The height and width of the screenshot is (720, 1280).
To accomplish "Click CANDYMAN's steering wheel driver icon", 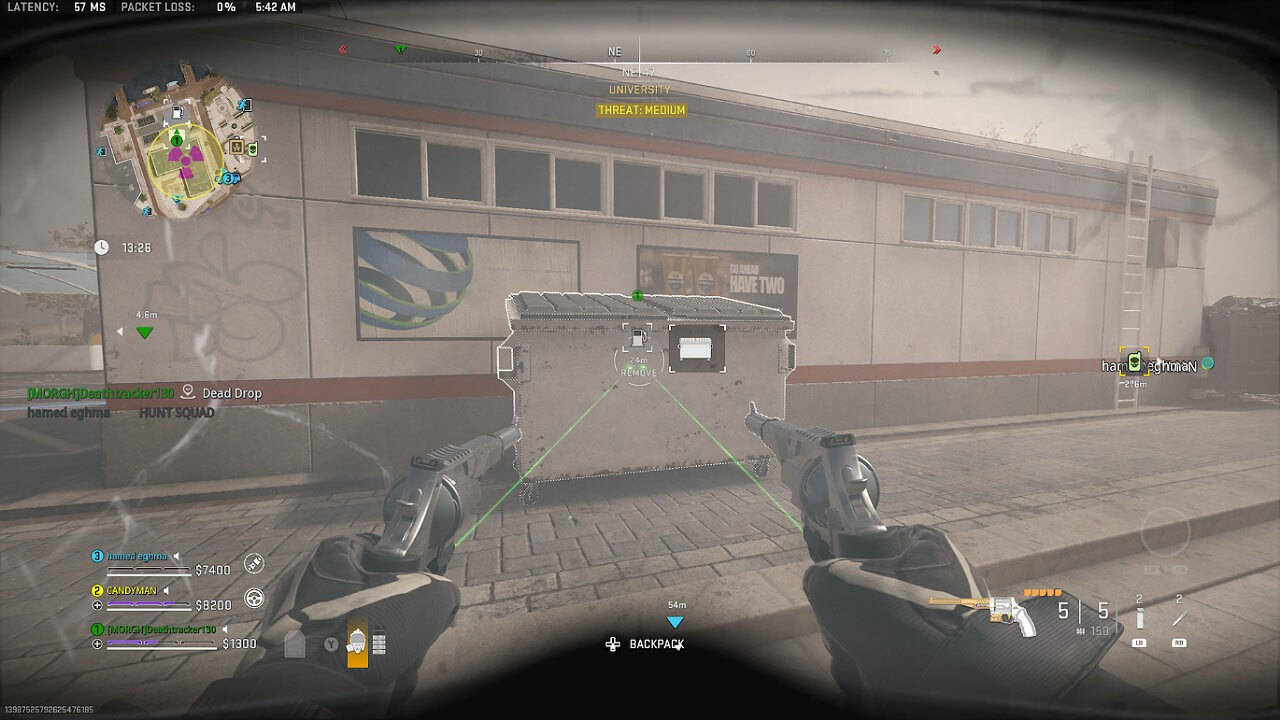I will (253, 597).
